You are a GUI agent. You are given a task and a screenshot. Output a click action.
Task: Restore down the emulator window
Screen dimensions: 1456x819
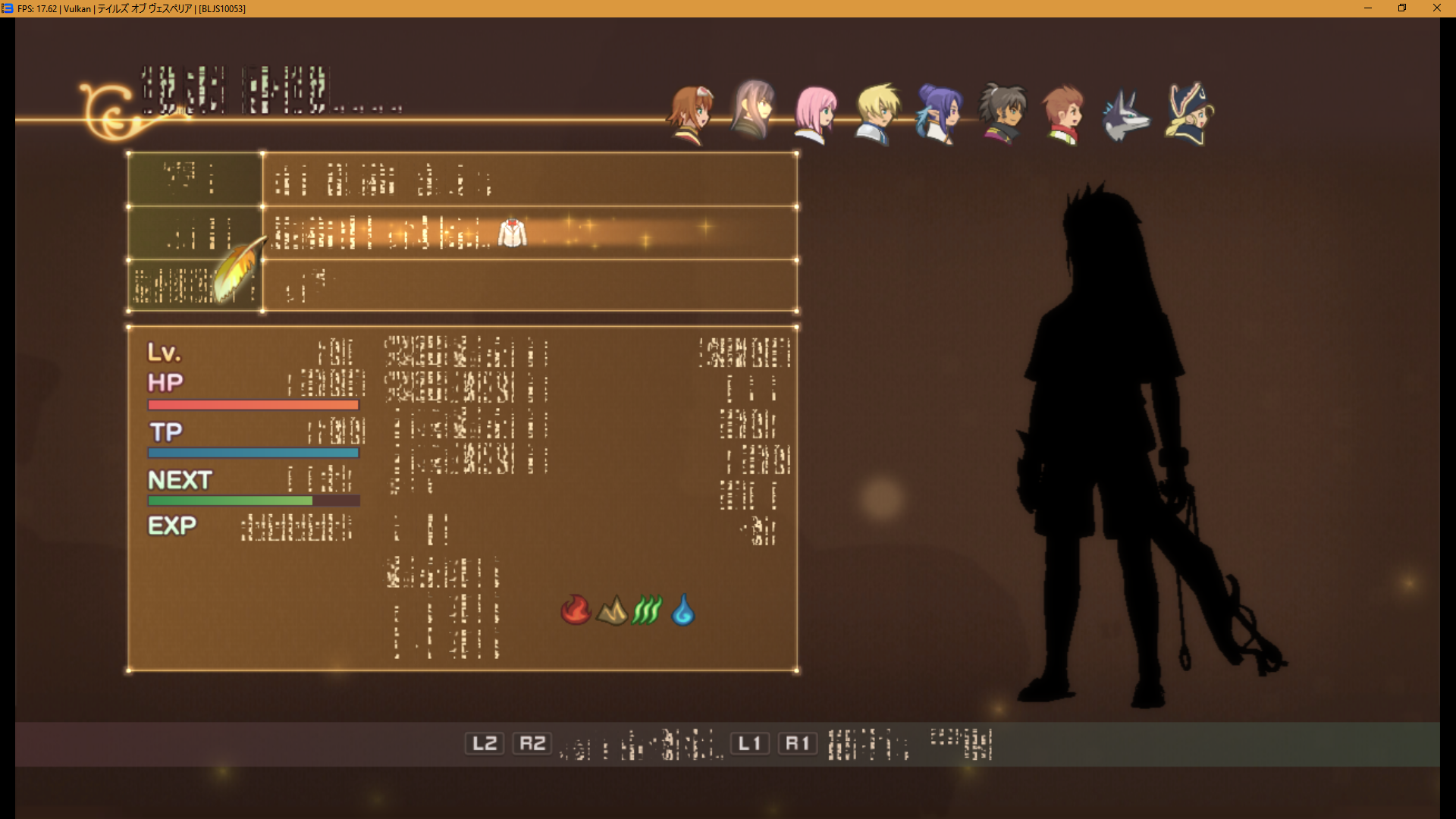(1402, 8)
